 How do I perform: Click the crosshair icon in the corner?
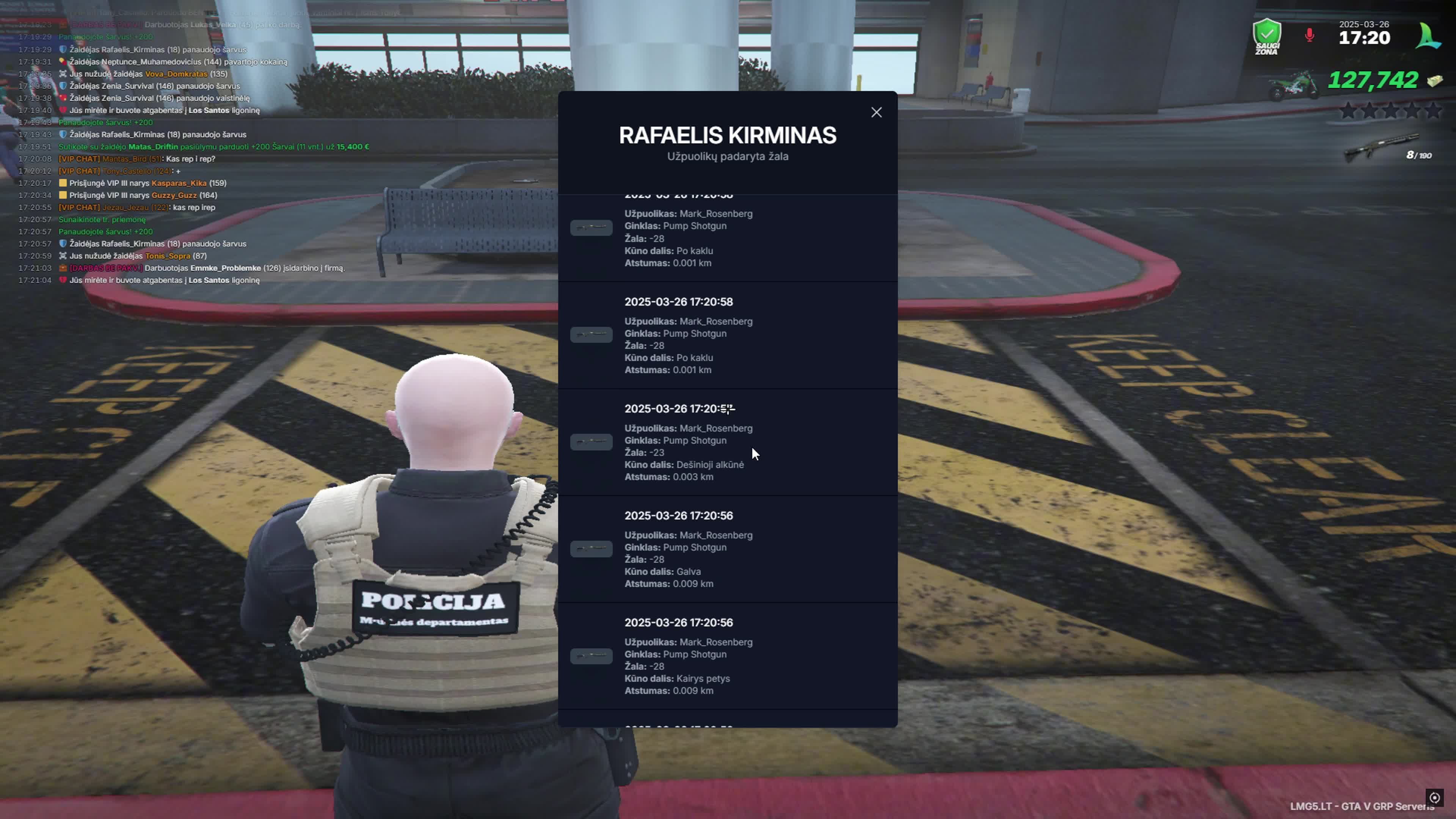[1434, 797]
